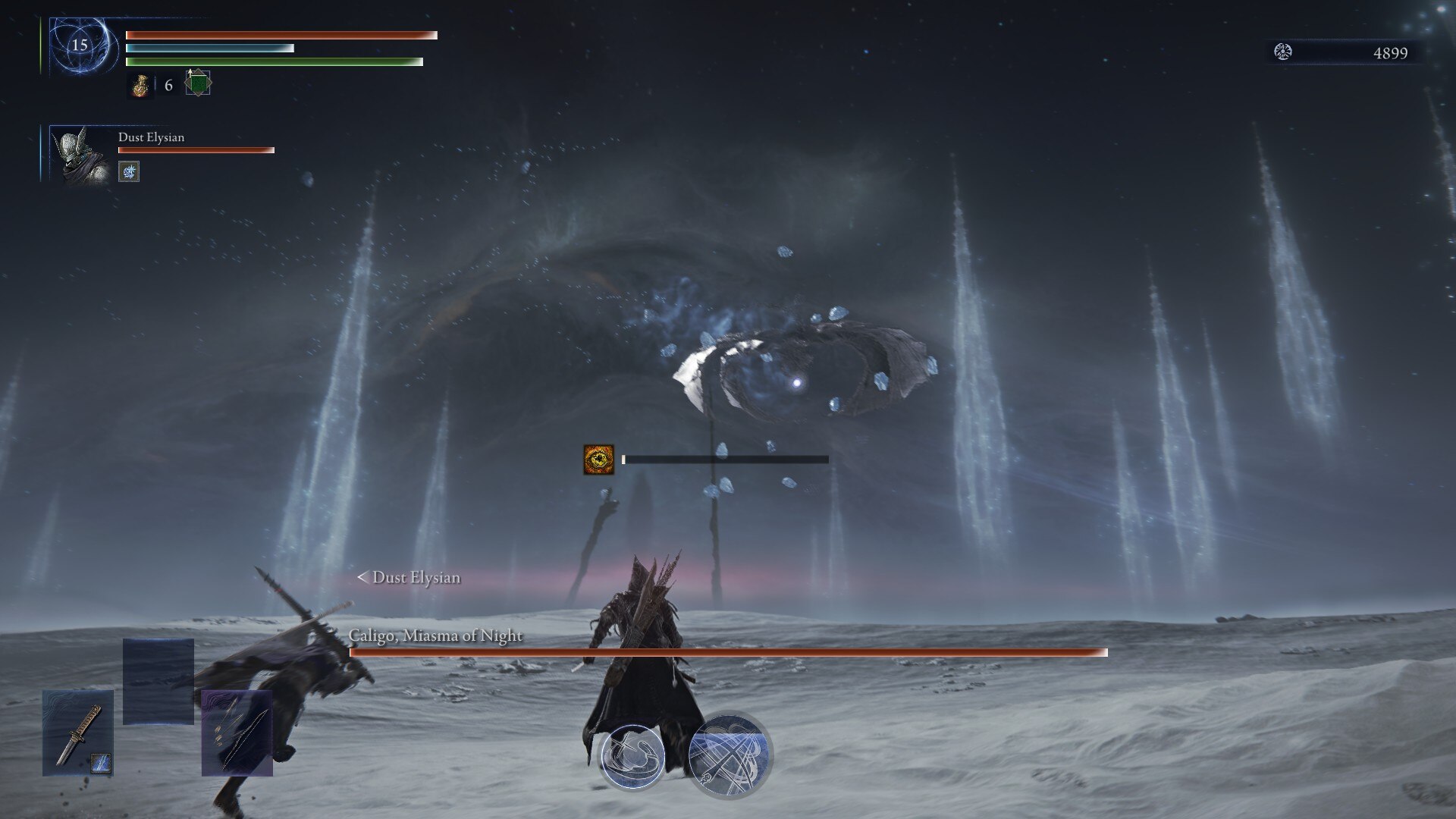
Task: Click the golden eye status icon
Action: (x=598, y=460)
